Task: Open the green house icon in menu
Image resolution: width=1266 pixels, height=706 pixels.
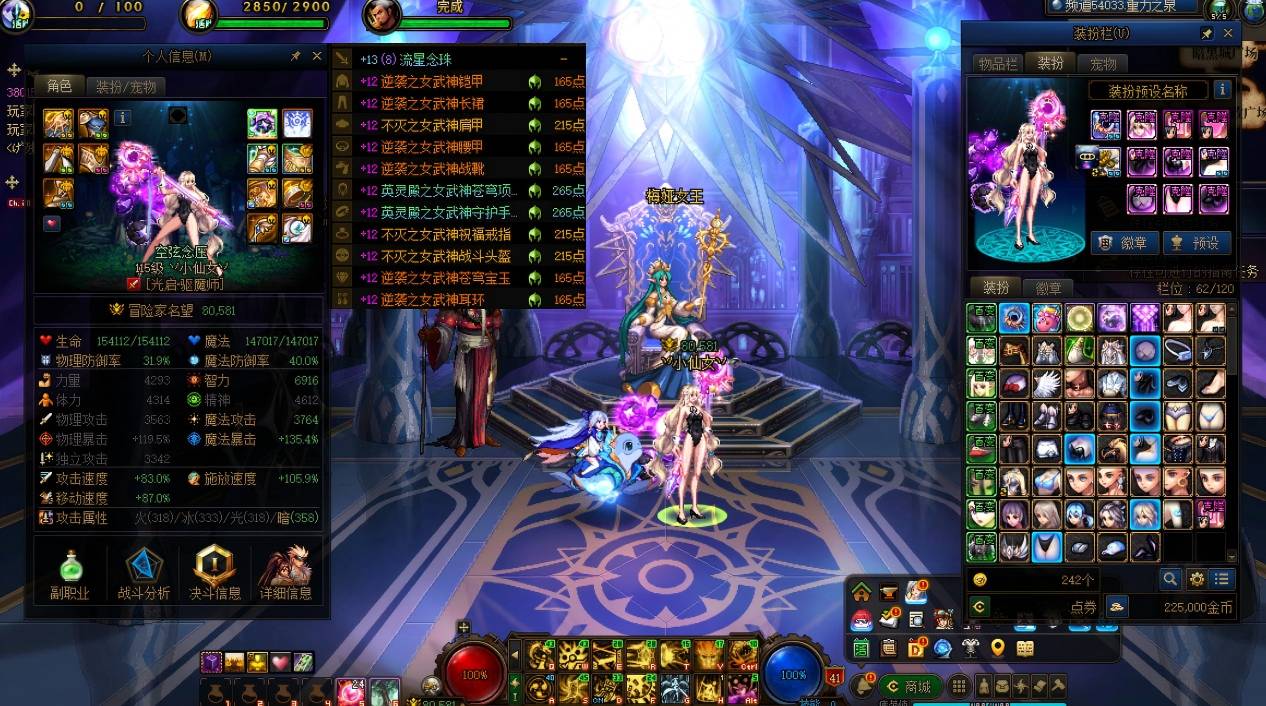Action: click(861, 592)
